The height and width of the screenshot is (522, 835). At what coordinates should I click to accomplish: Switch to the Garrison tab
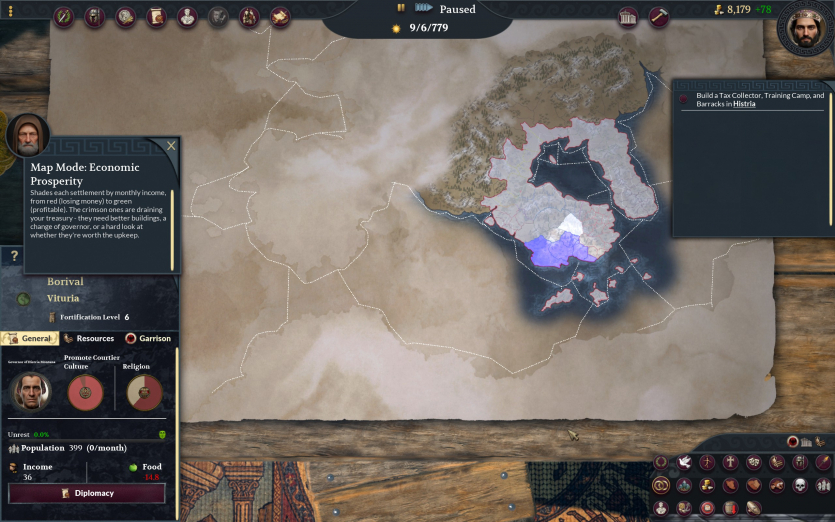(148, 338)
